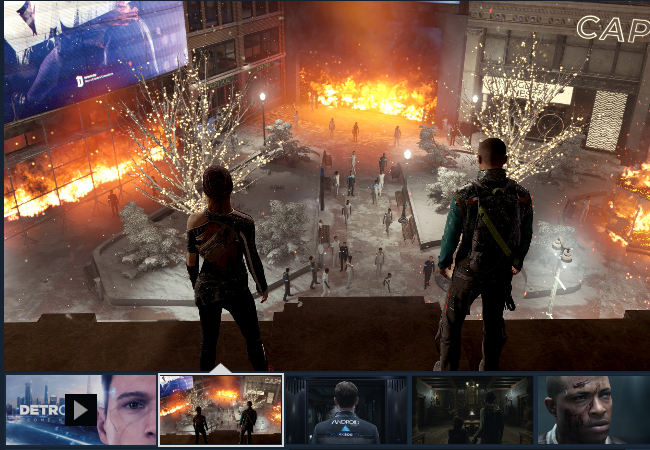Play the Detroit trailer video thumbnail
The image size is (650, 450).
pyautogui.click(x=81, y=409)
